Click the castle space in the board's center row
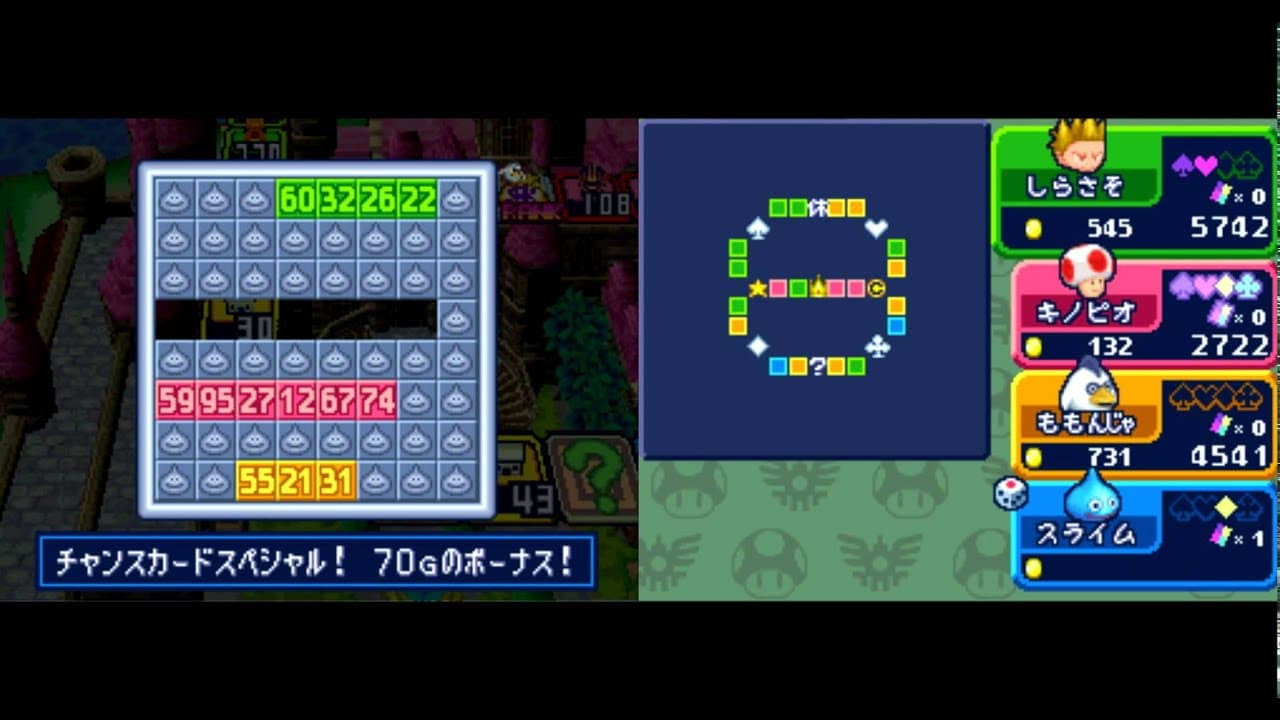This screenshot has width=1280, height=720. [x=818, y=286]
